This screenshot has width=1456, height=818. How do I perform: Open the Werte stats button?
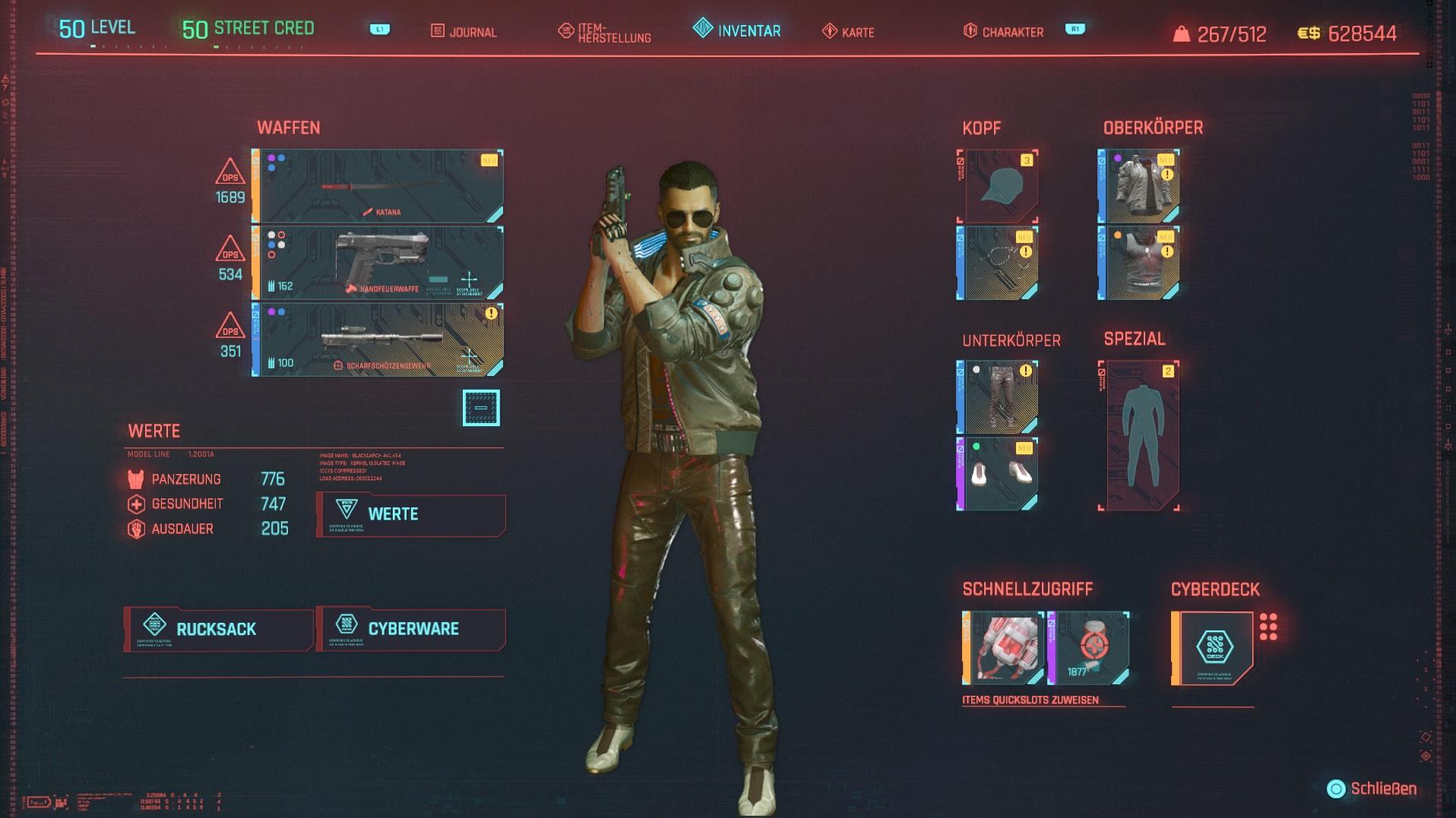coord(411,514)
